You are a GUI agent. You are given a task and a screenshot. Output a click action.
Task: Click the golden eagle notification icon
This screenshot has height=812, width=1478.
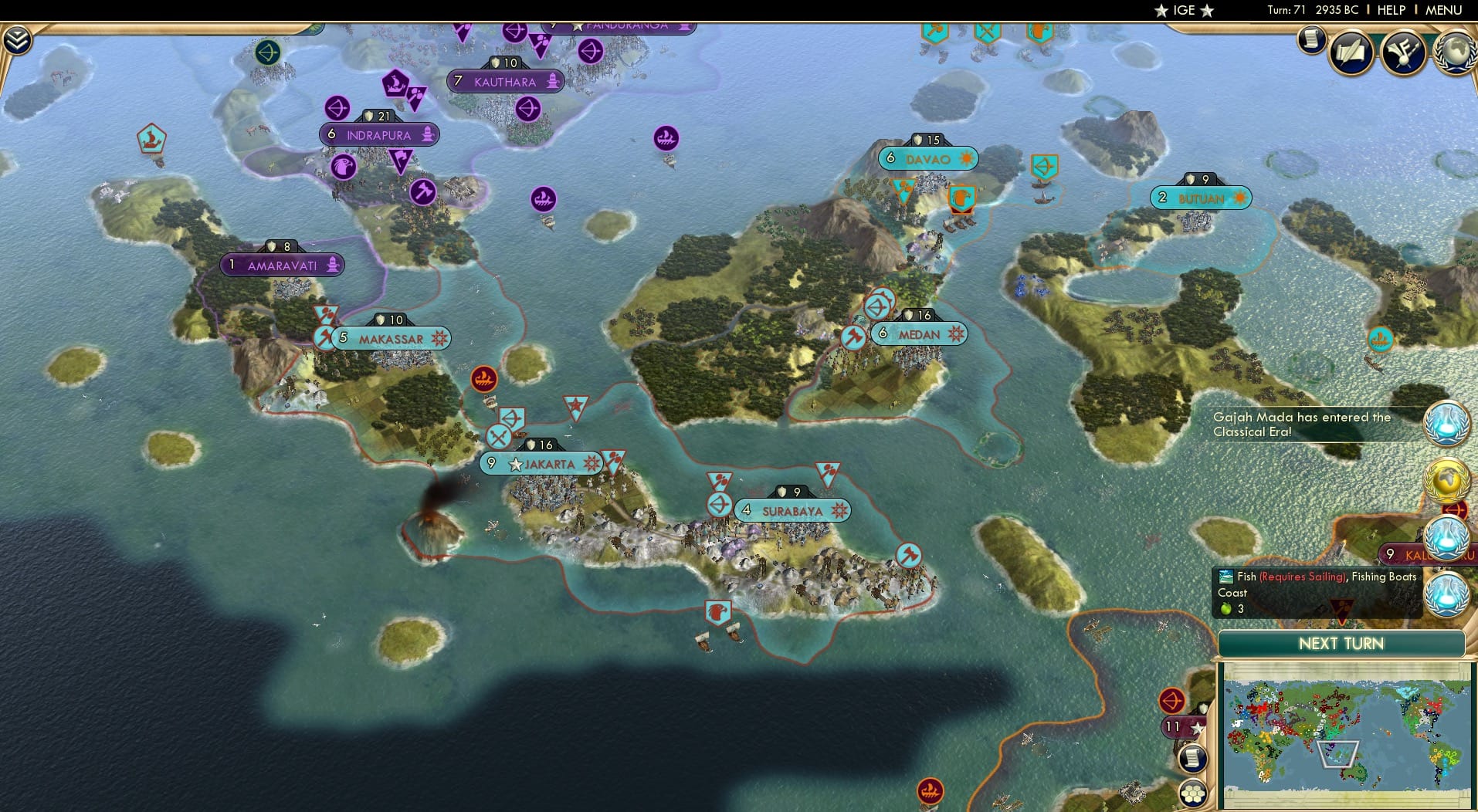click(x=1446, y=479)
